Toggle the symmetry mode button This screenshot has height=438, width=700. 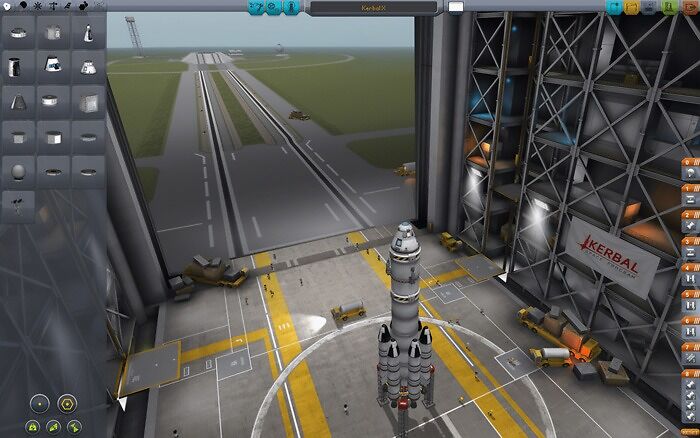[39, 404]
